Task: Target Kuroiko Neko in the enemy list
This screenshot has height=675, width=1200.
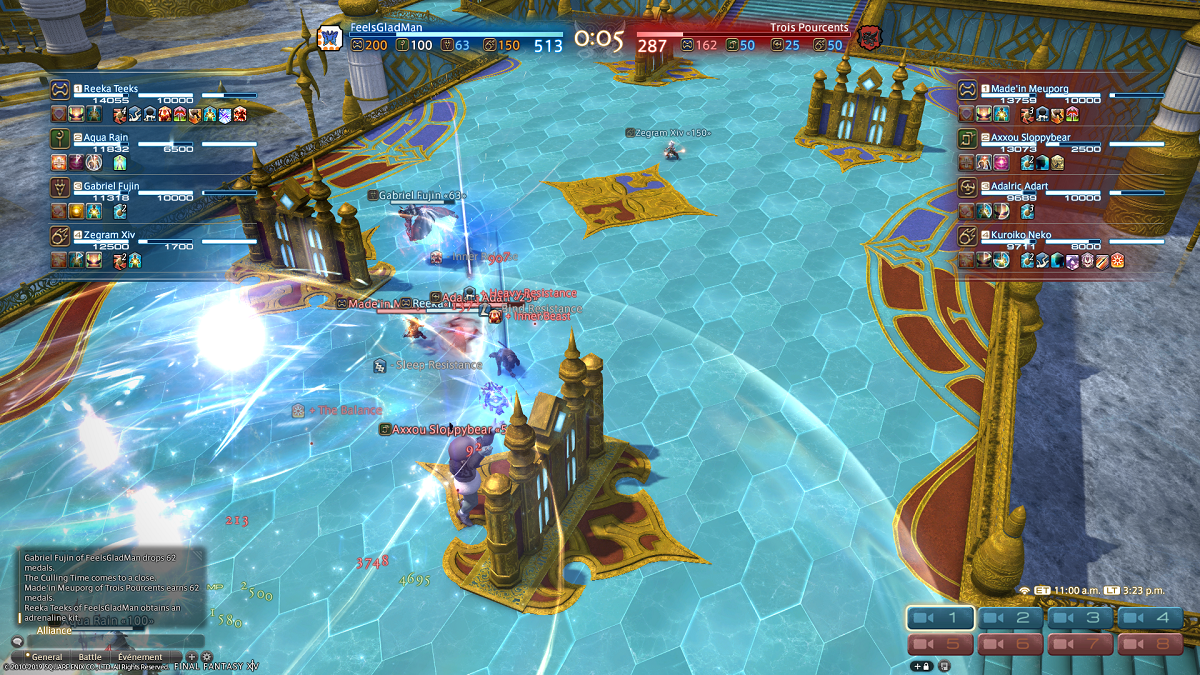Action: 1030,235
